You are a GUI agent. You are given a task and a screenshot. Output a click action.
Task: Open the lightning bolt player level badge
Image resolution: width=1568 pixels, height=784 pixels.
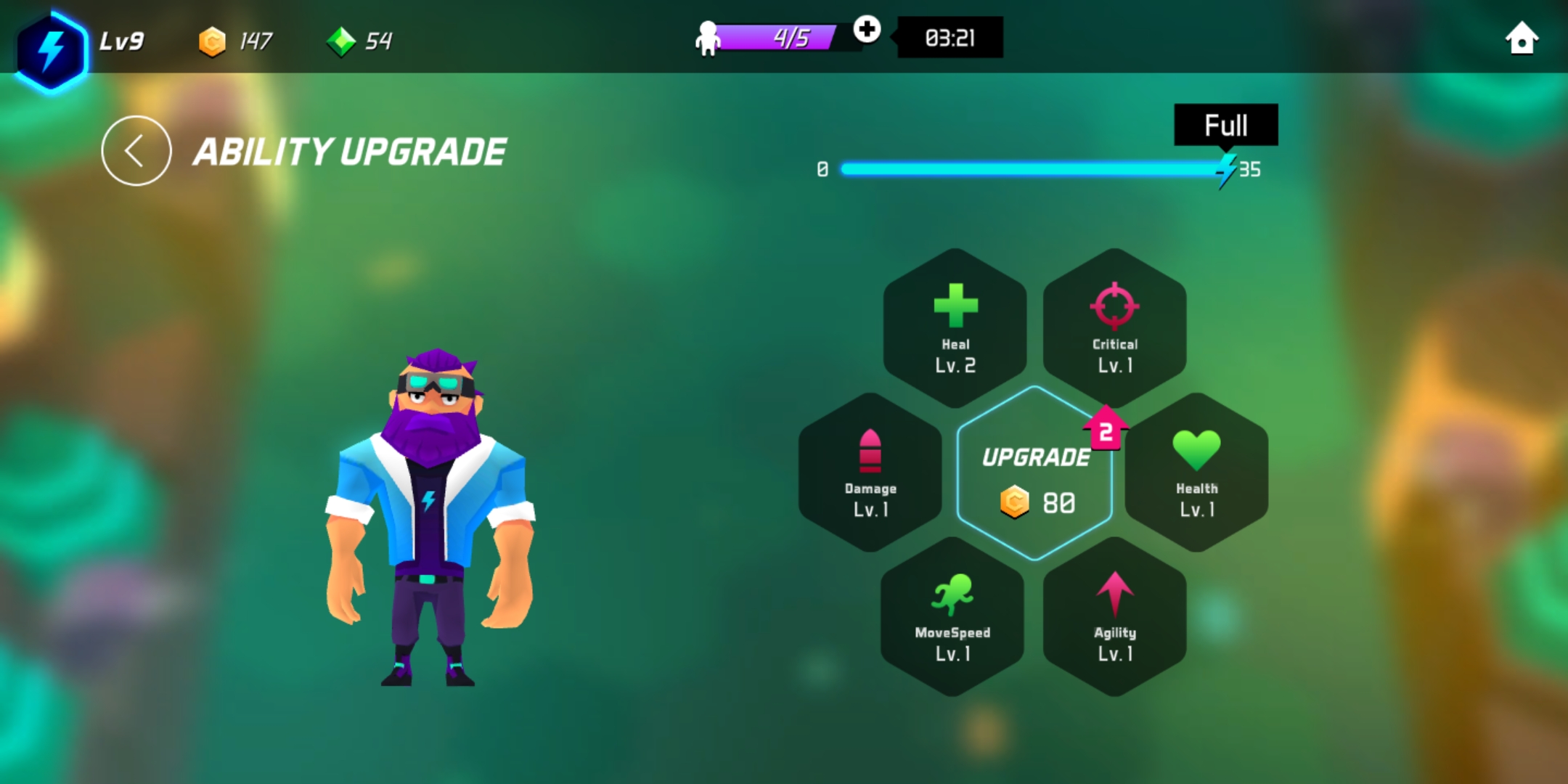pyautogui.click(x=51, y=49)
